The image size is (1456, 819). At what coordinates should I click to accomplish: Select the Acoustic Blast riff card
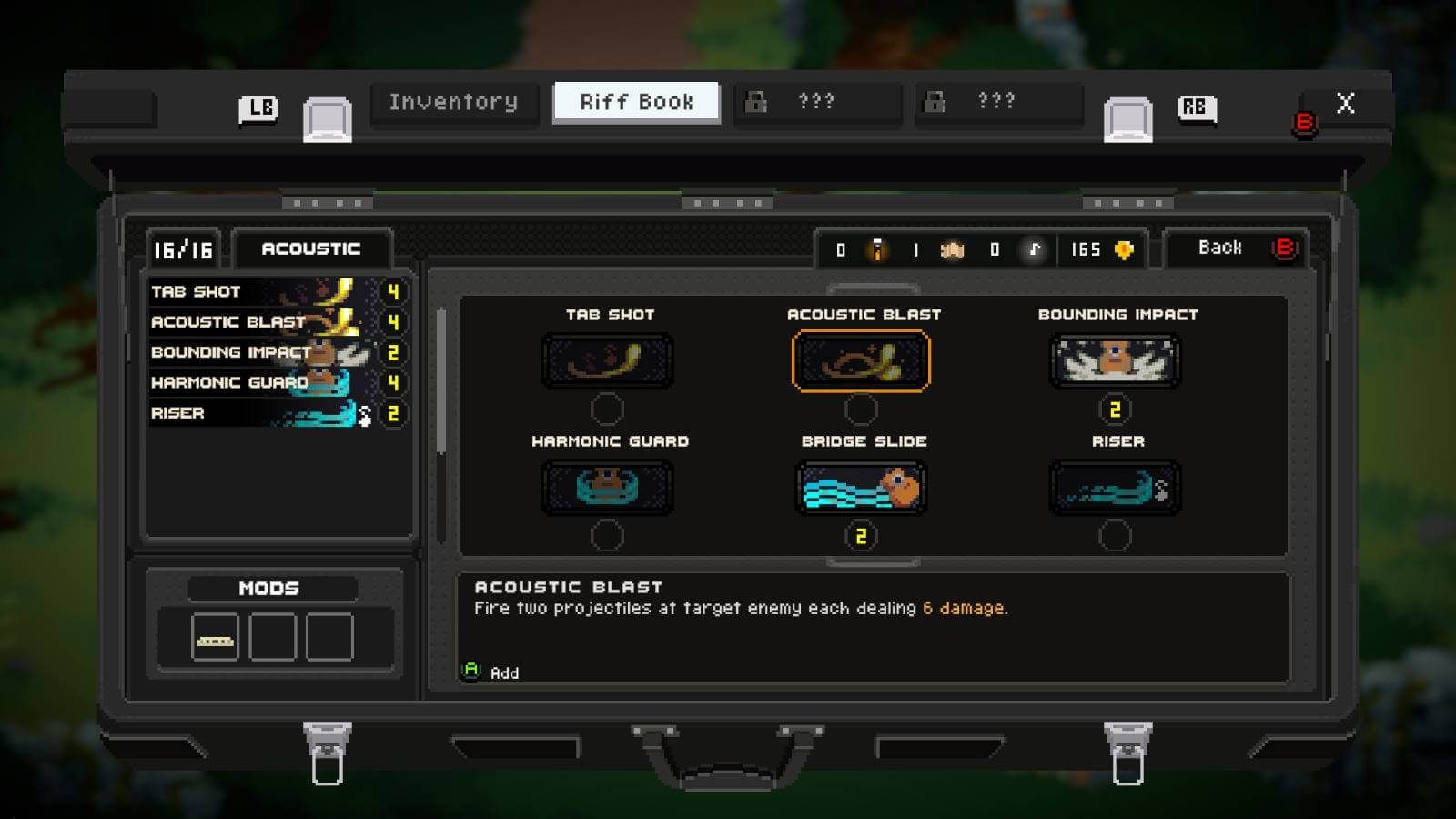coord(861,361)
